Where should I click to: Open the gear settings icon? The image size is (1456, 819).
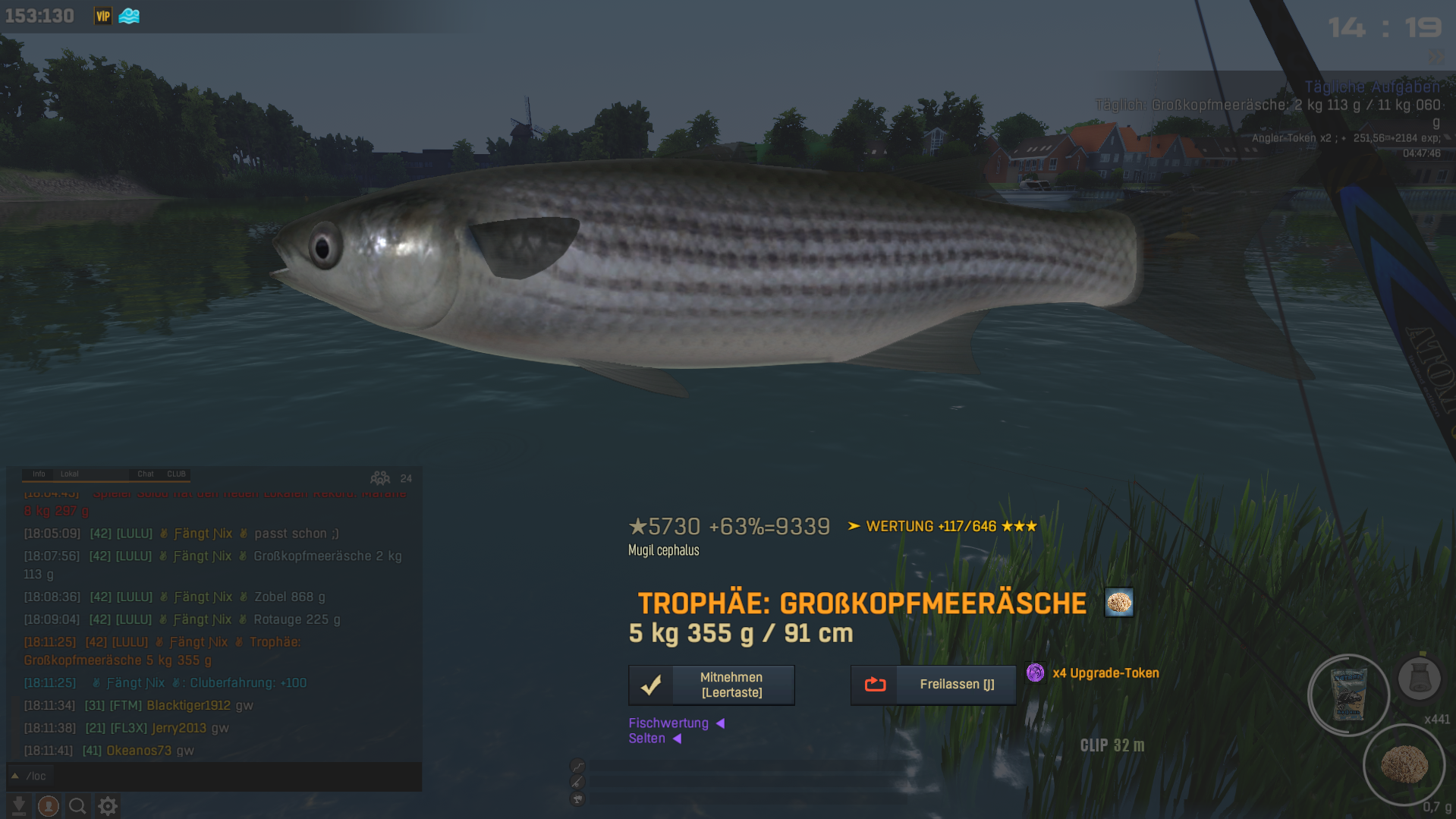pos(108,805)
